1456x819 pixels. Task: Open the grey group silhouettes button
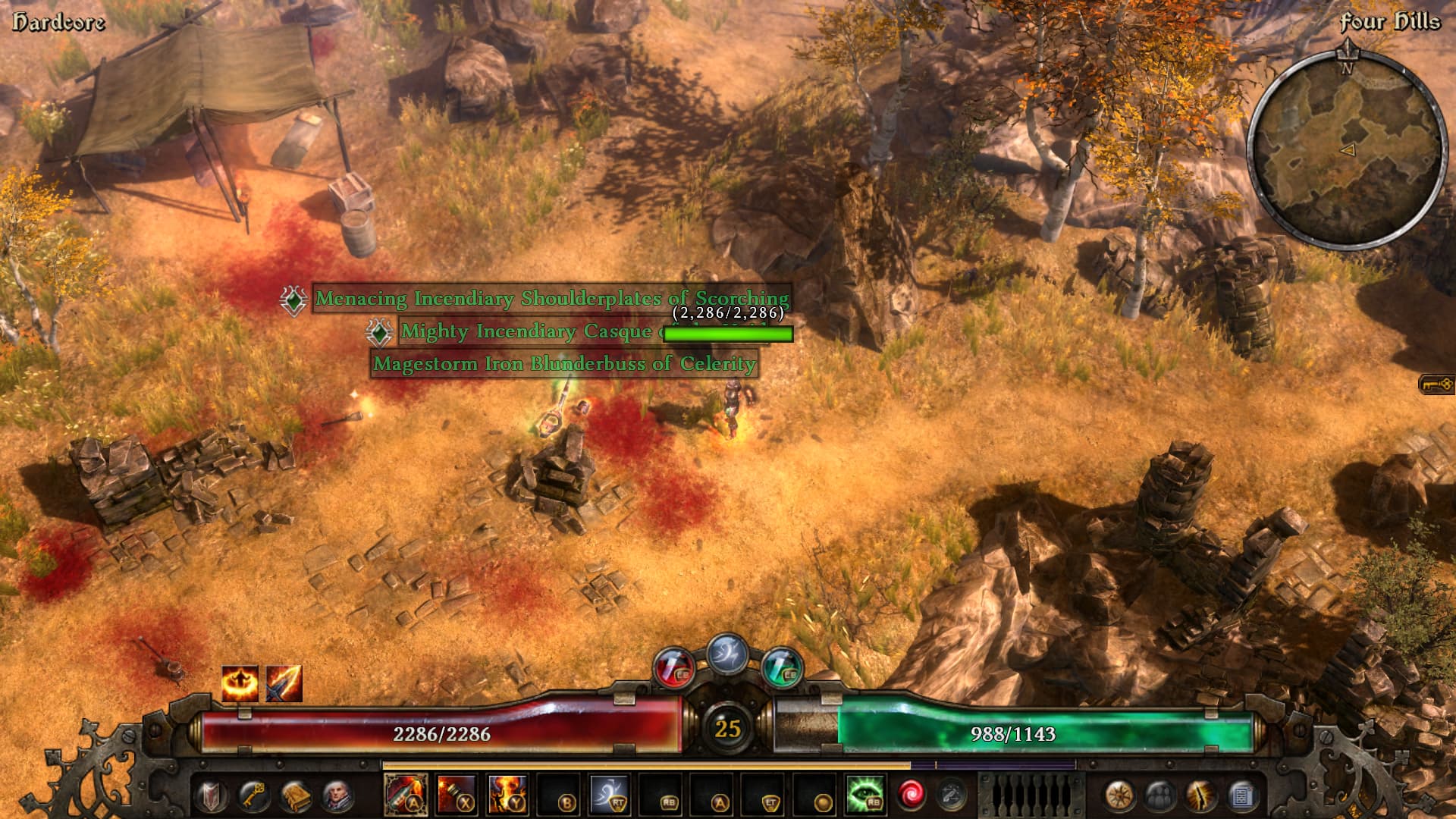coord(1160,795)
